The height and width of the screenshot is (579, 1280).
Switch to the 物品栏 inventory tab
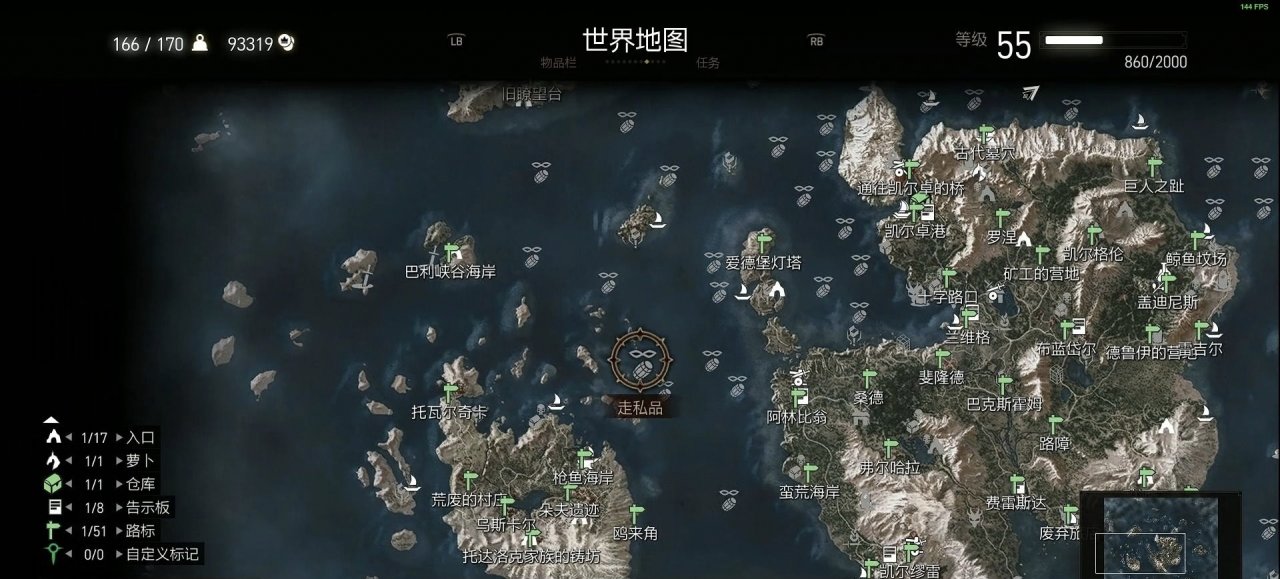(x=559, y=62)
